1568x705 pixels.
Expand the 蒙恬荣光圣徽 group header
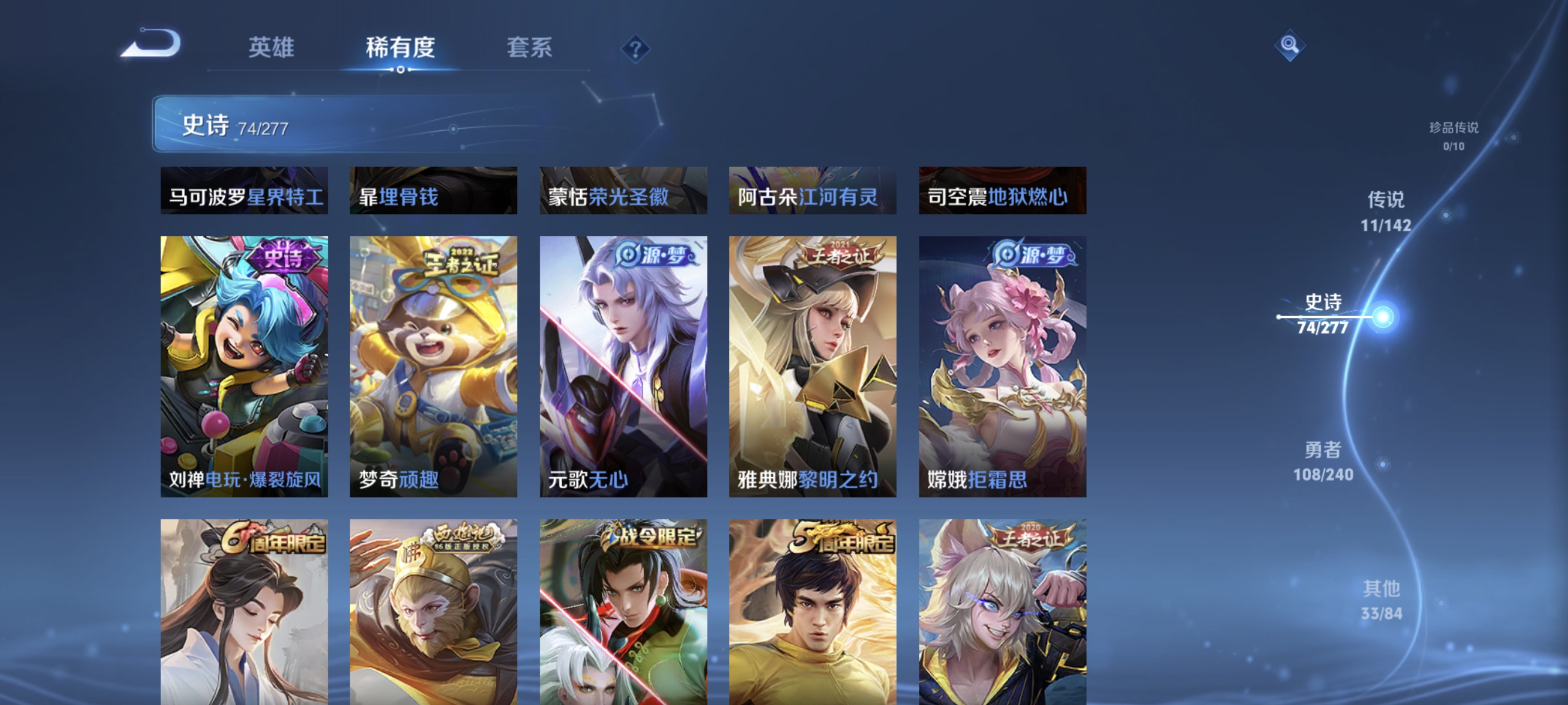625,190
